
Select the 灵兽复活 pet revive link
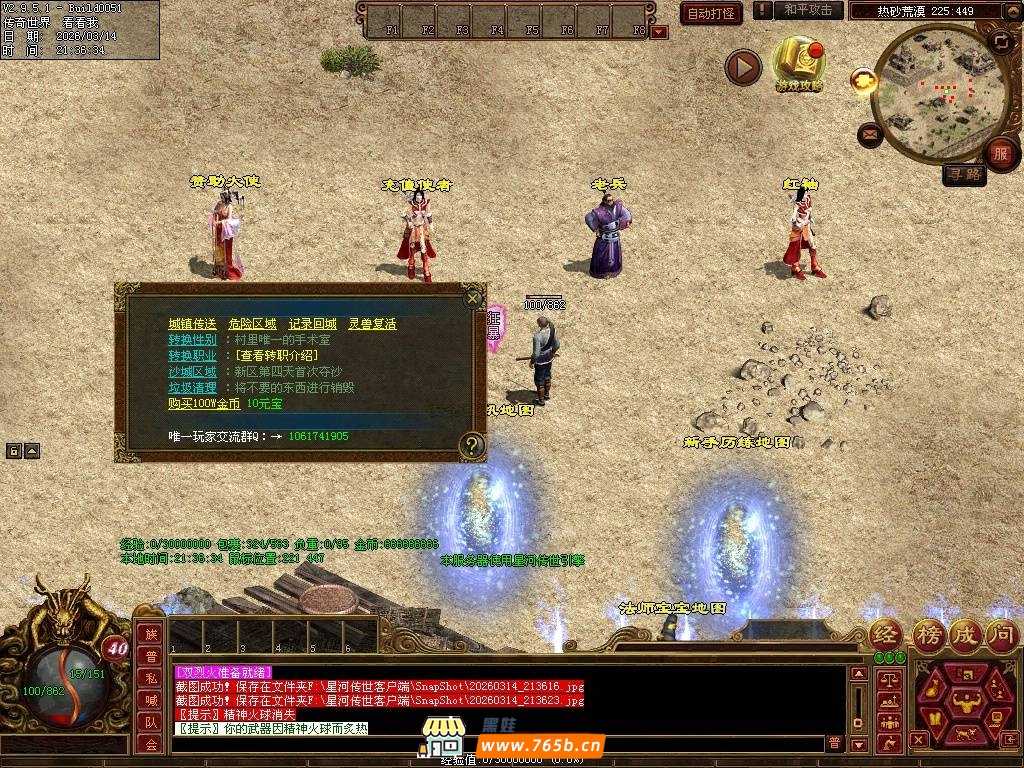click(x=372, y=324)
